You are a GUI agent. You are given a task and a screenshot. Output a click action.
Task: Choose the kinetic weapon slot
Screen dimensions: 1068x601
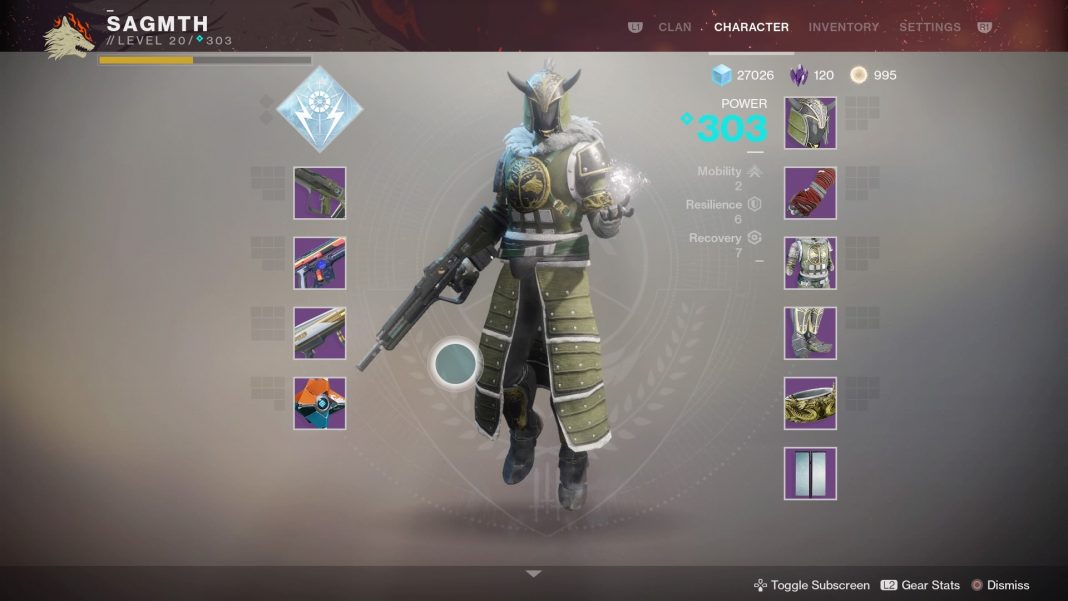click(x=320, y=193)
